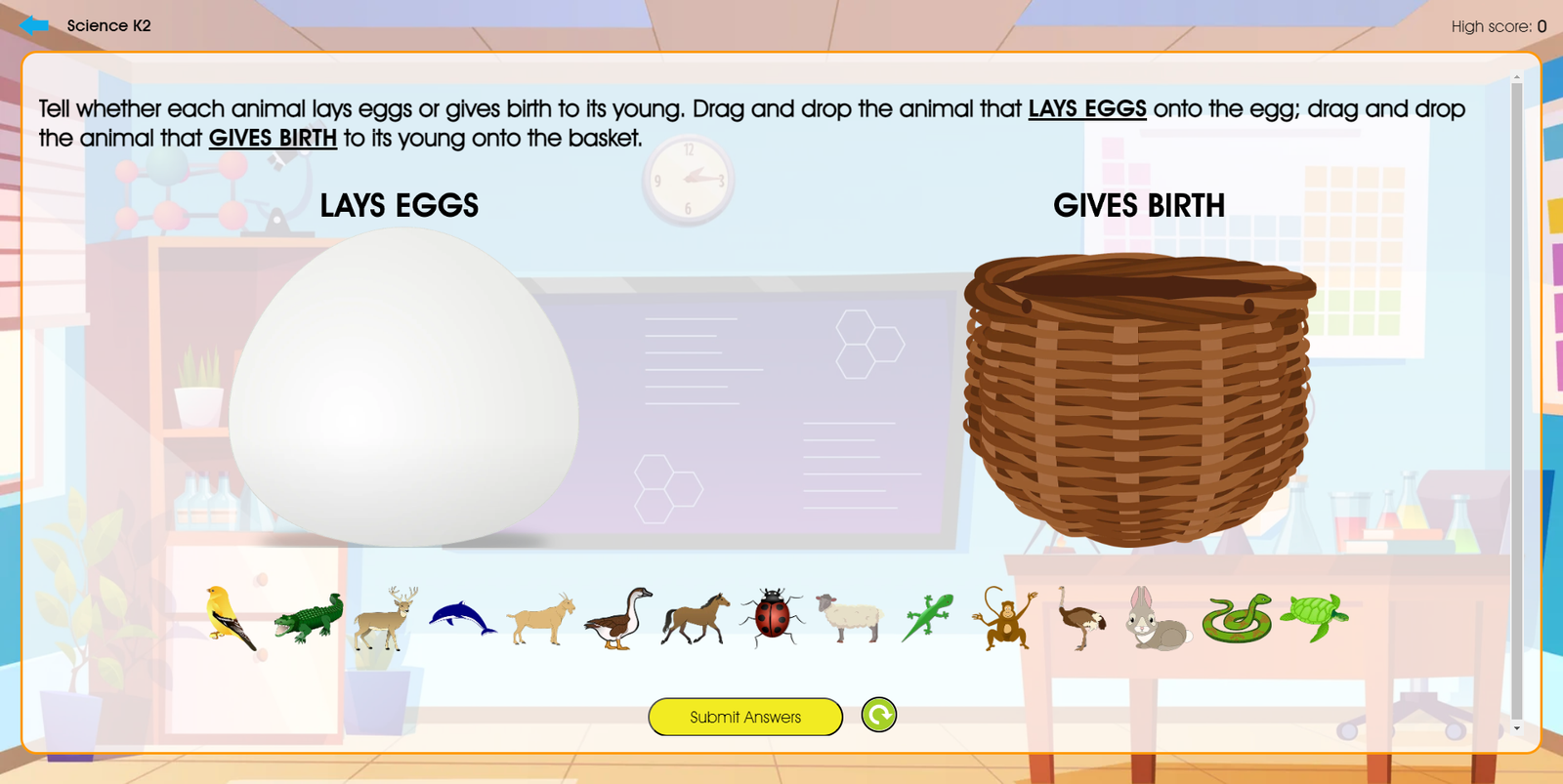Select the green lizard icon
Screen dimensions: 1563x784
pos(926,613)
